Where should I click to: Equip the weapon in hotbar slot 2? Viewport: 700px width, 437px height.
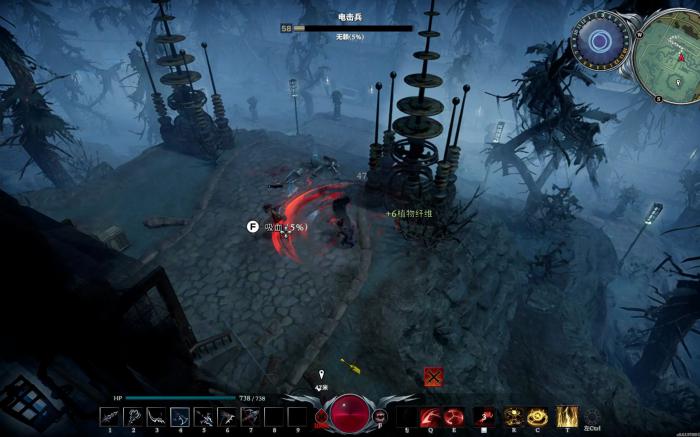pos(133,416)
